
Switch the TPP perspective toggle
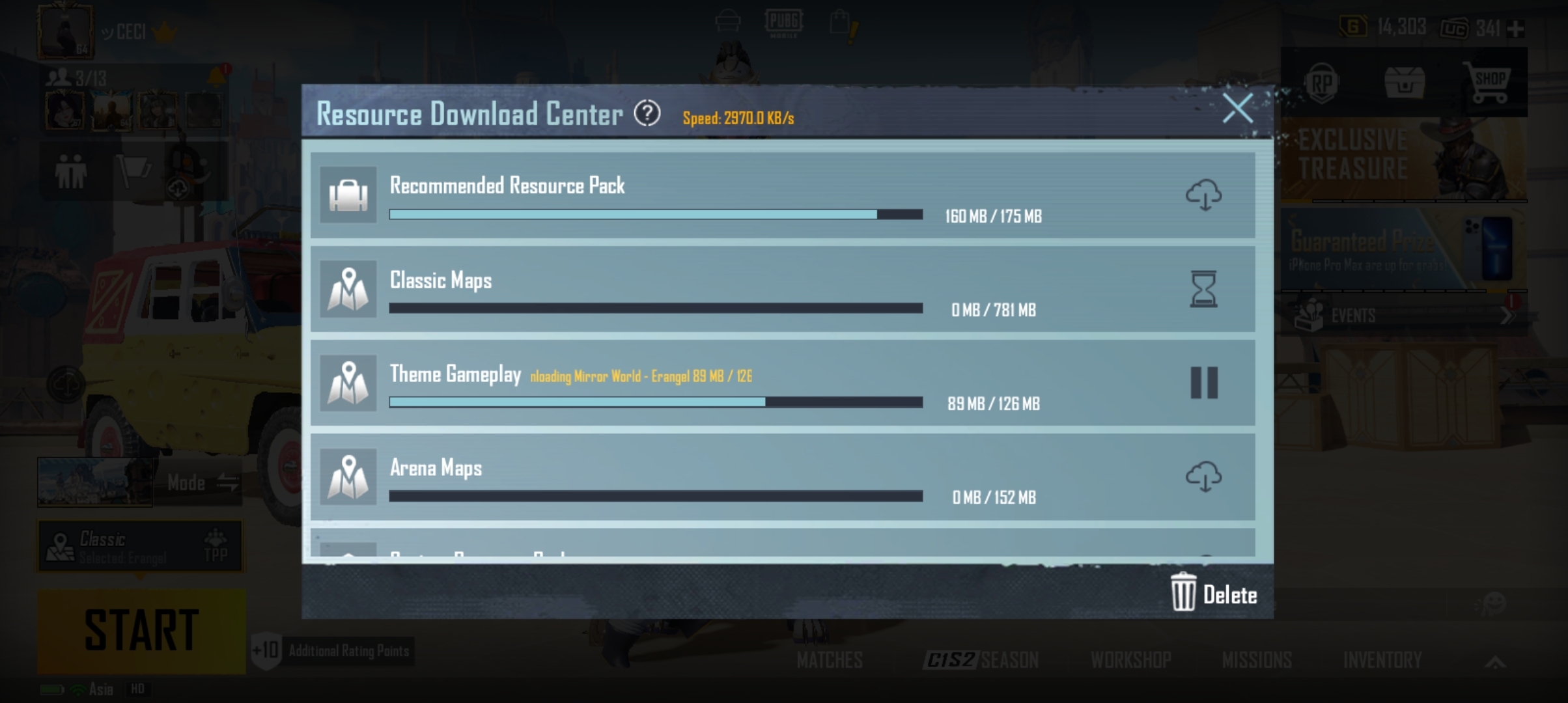pyautogui.click(x=215, y=545)
